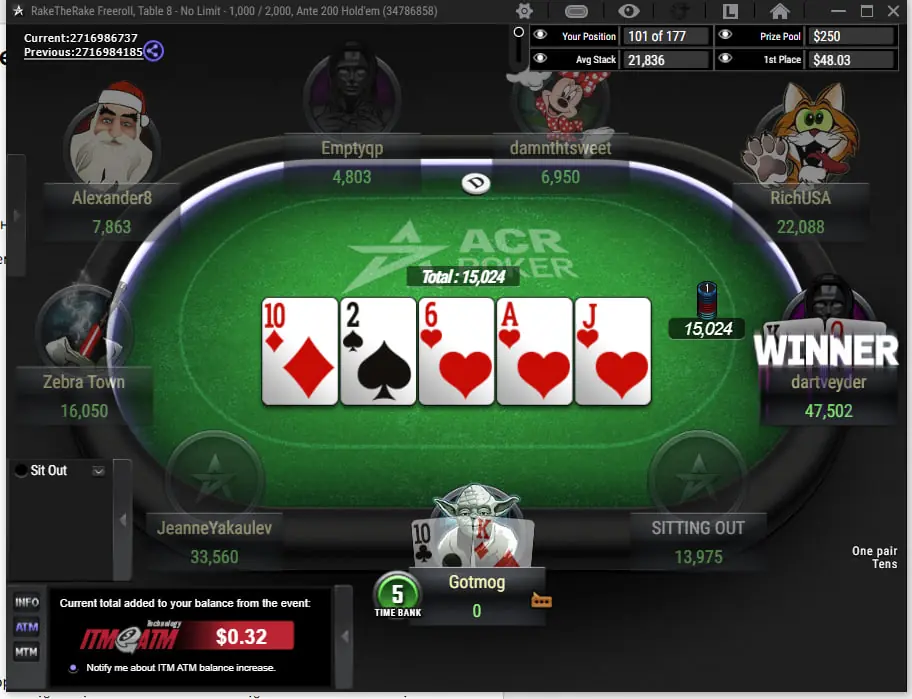Toggle the Prize Pool eye icon
The height and width of the screenshot is (699, 912).
pyautogui.click(x=725, y=35)
